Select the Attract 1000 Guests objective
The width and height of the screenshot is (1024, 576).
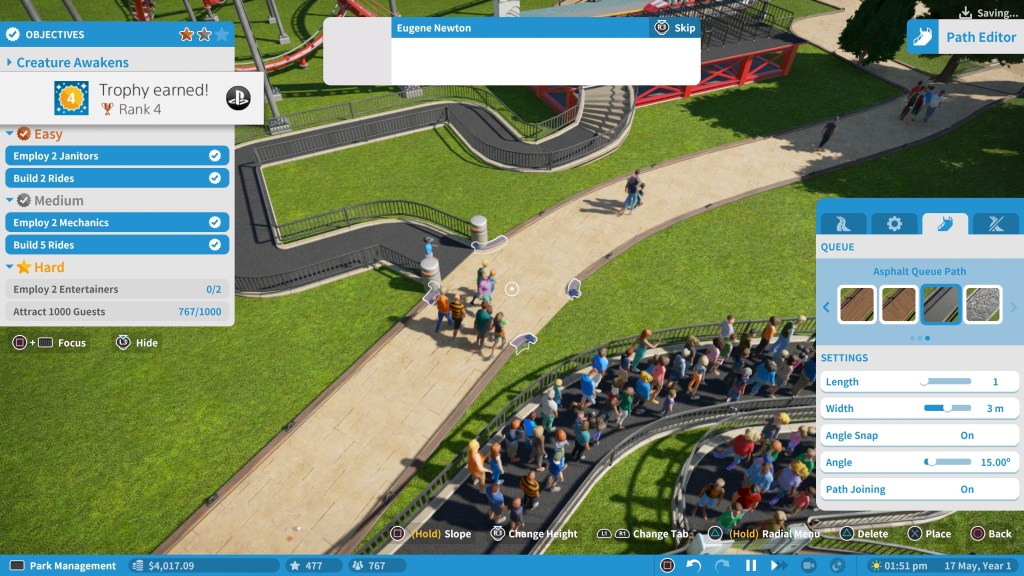tap(117, 312)
